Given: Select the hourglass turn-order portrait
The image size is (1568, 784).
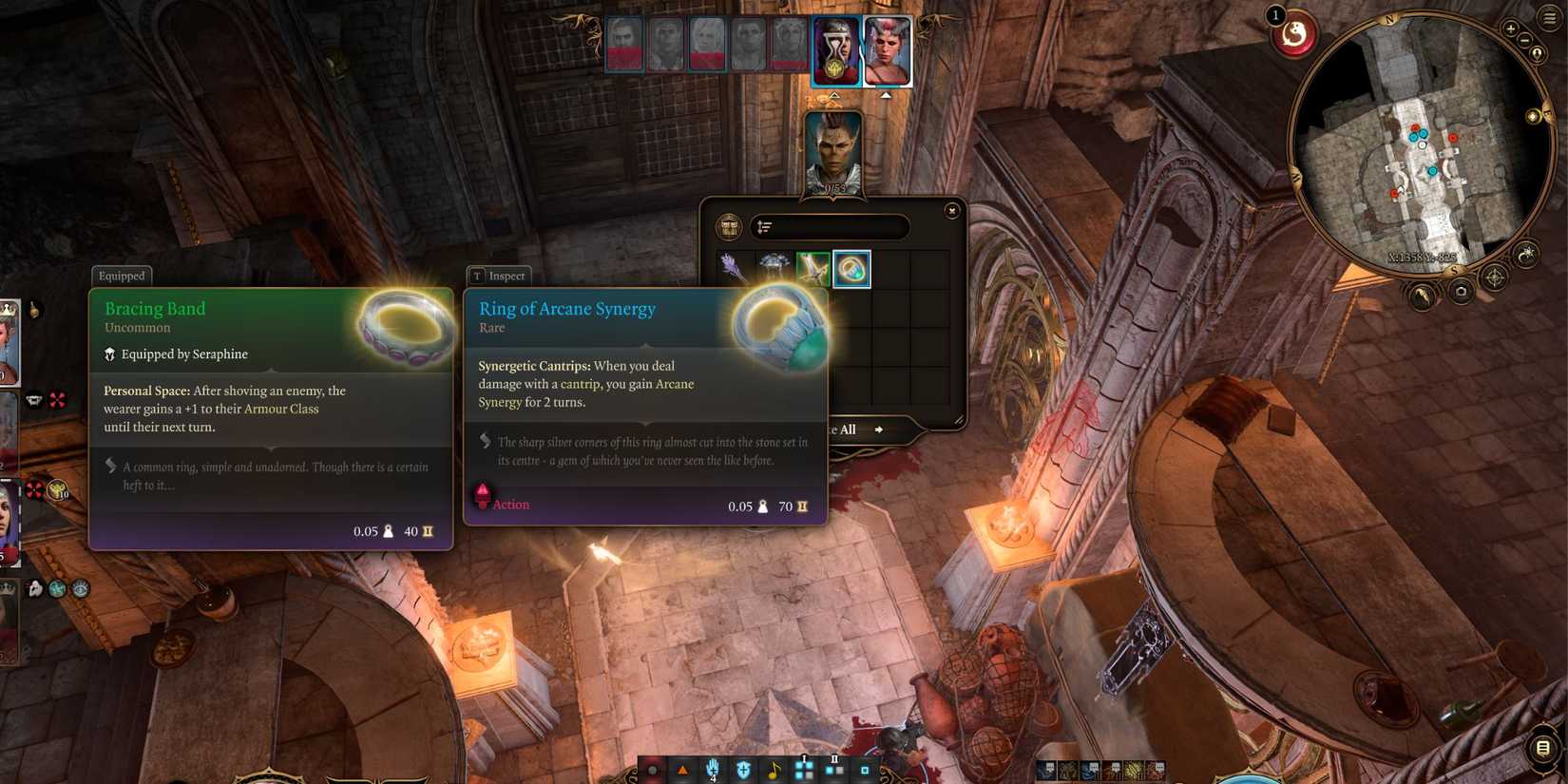Looking at the screenshot, I should [x=835, y=50].
